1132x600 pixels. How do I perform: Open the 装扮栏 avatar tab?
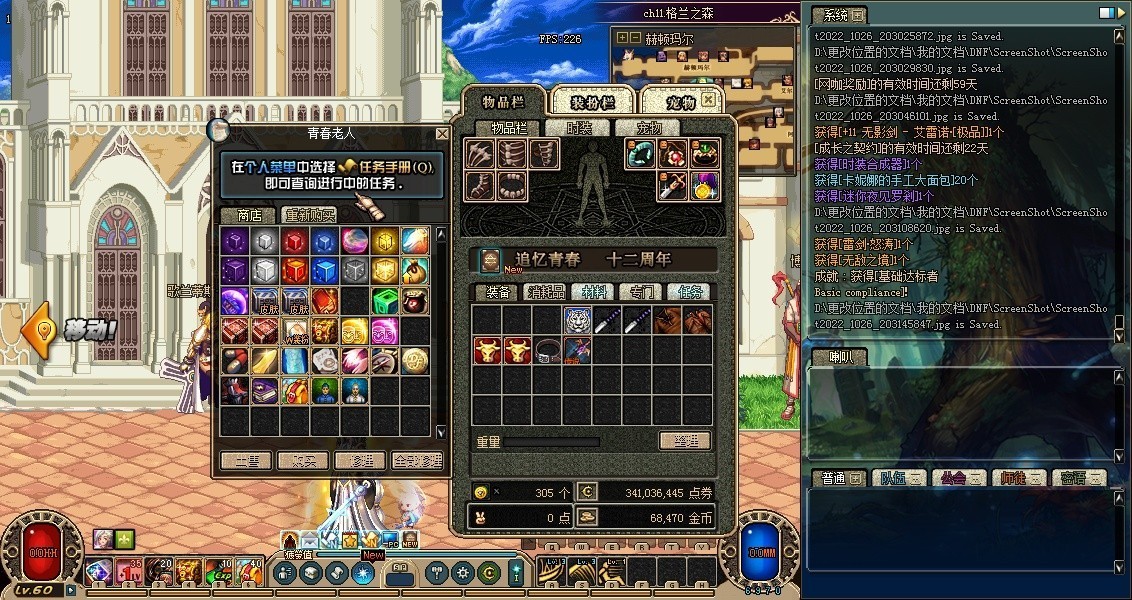click(x=593, y=102)
